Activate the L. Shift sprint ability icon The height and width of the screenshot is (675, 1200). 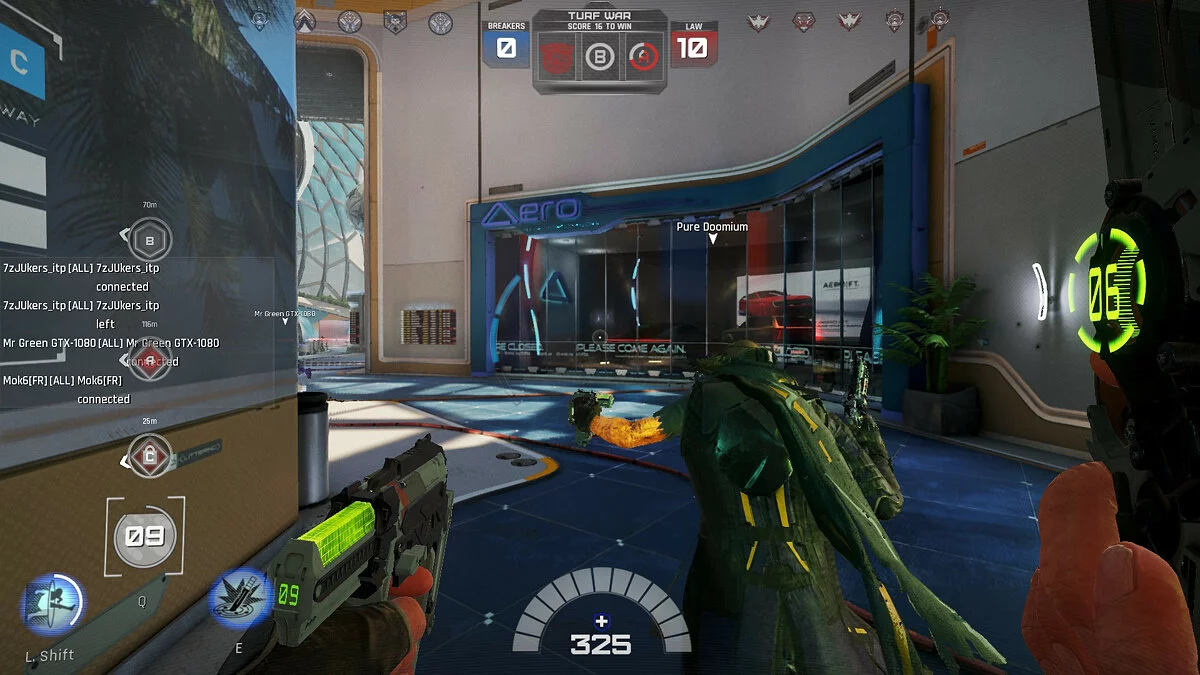pyautogui.click(x=53, y=606)
